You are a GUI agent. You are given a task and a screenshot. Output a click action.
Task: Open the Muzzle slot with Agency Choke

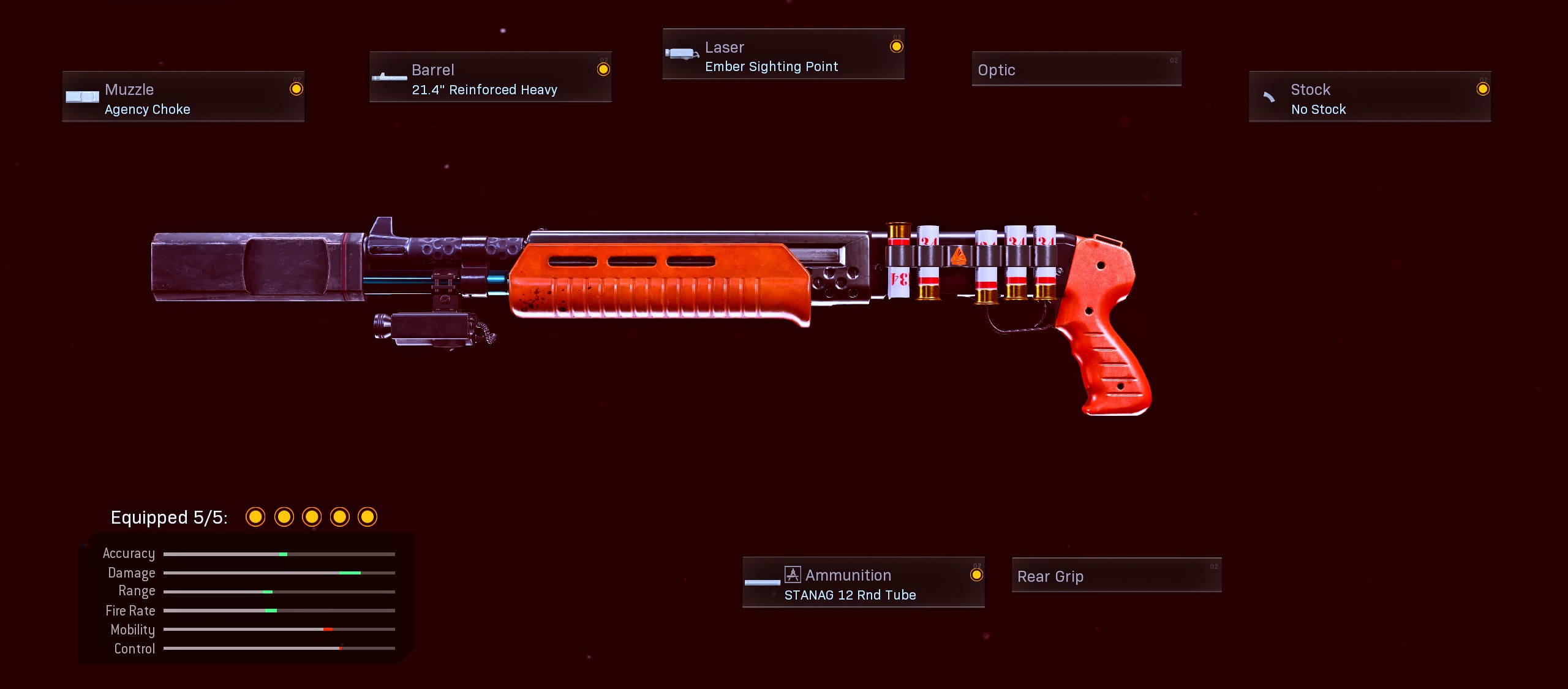click(x=183, y=97)
